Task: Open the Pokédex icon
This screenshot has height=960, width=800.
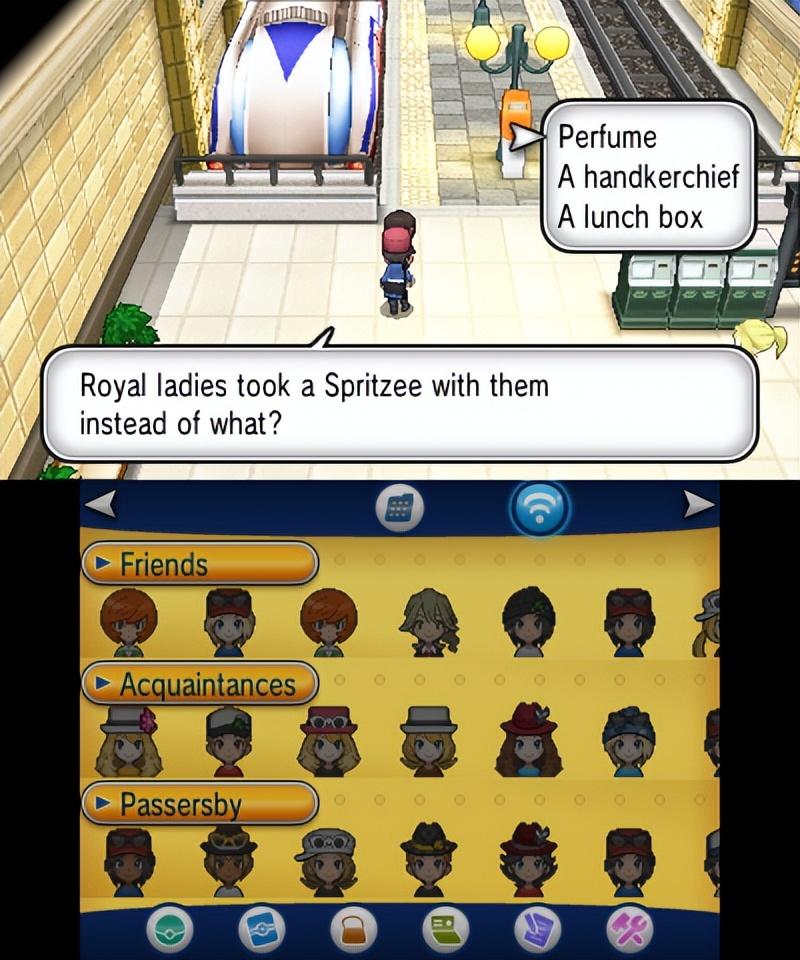Action: (261, 931)
